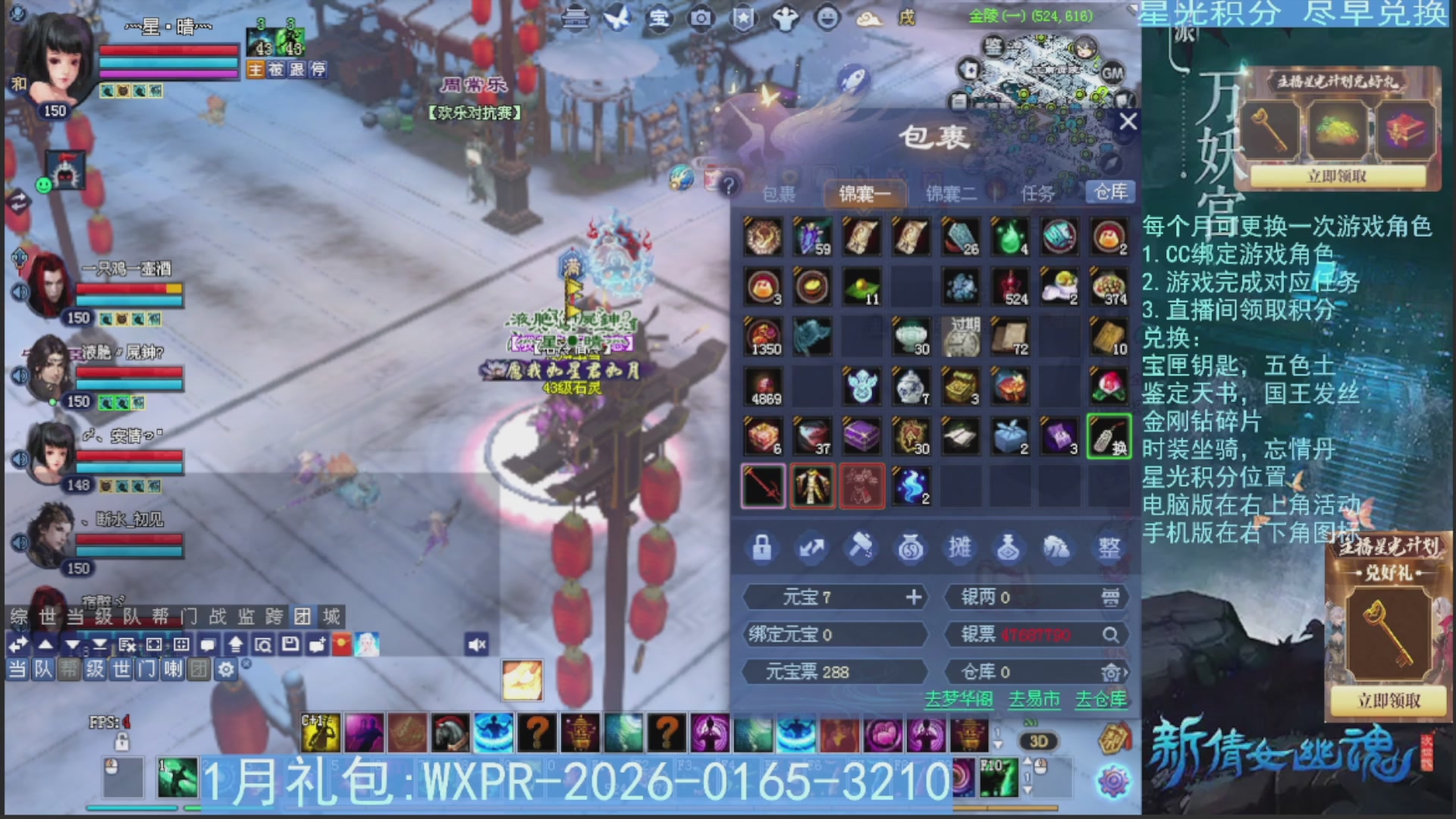Expand the chat with the up triangle arrow
The height and width of the screenshot is (819, 1456).
point(45,644)
